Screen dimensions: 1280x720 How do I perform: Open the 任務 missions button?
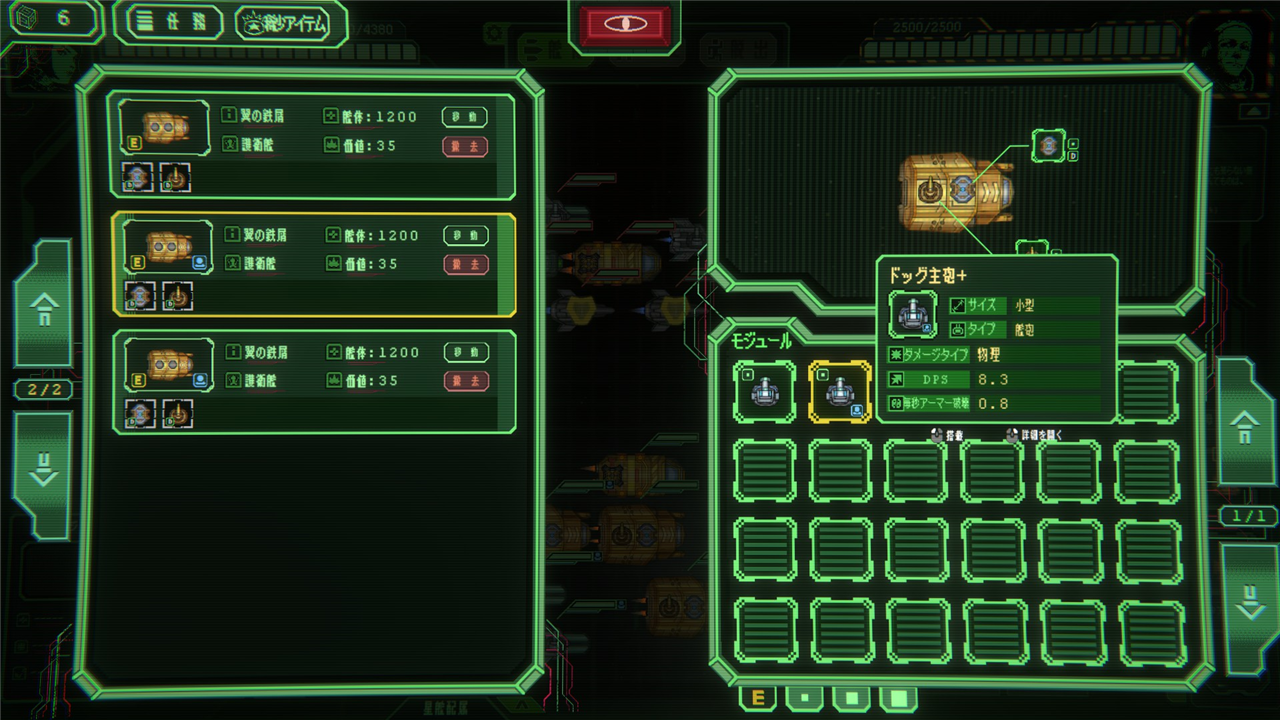tap(167, 24)
